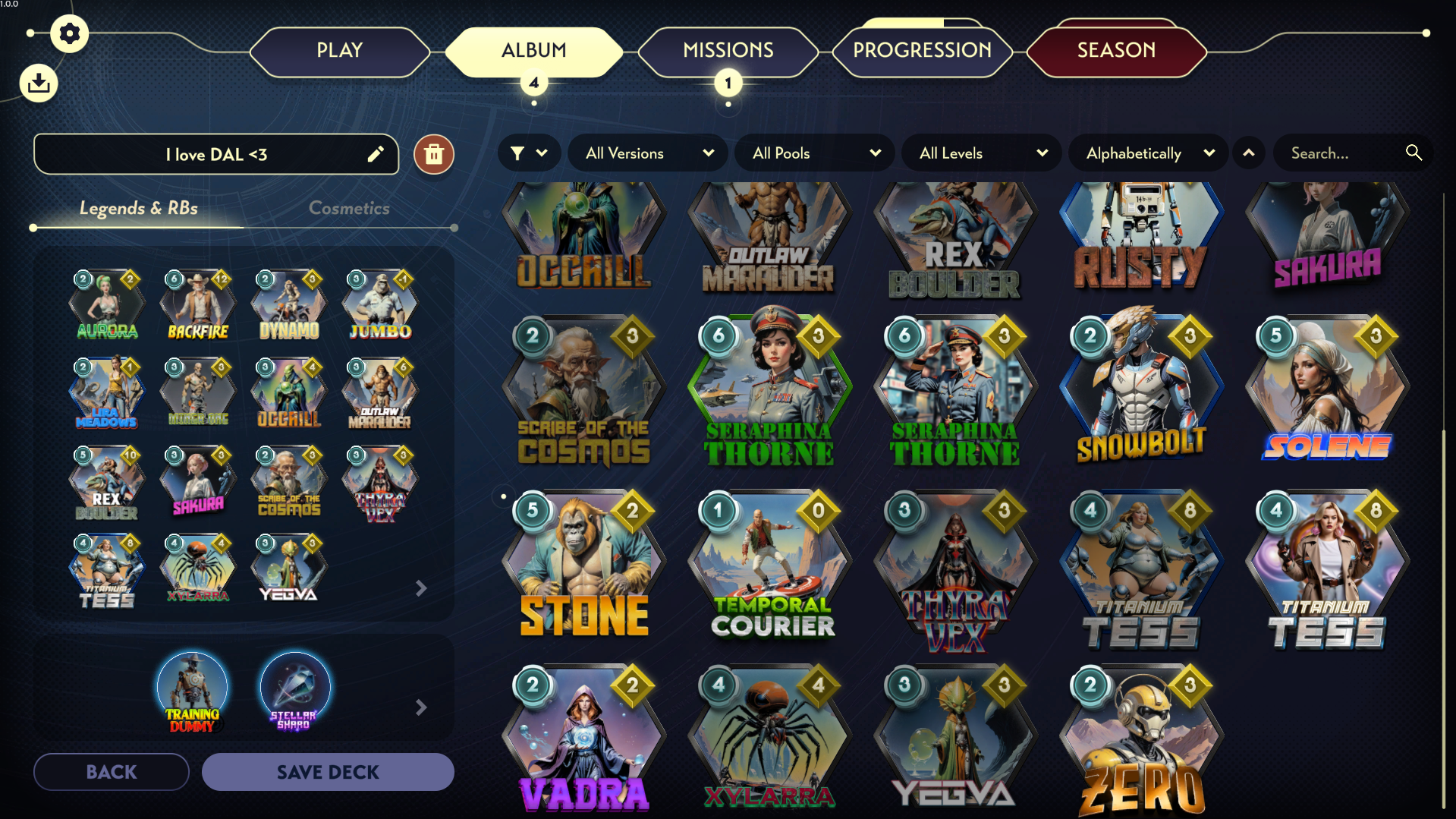Open the gear settings button
Screen dimensions: 1456x819
coord(69,33)
